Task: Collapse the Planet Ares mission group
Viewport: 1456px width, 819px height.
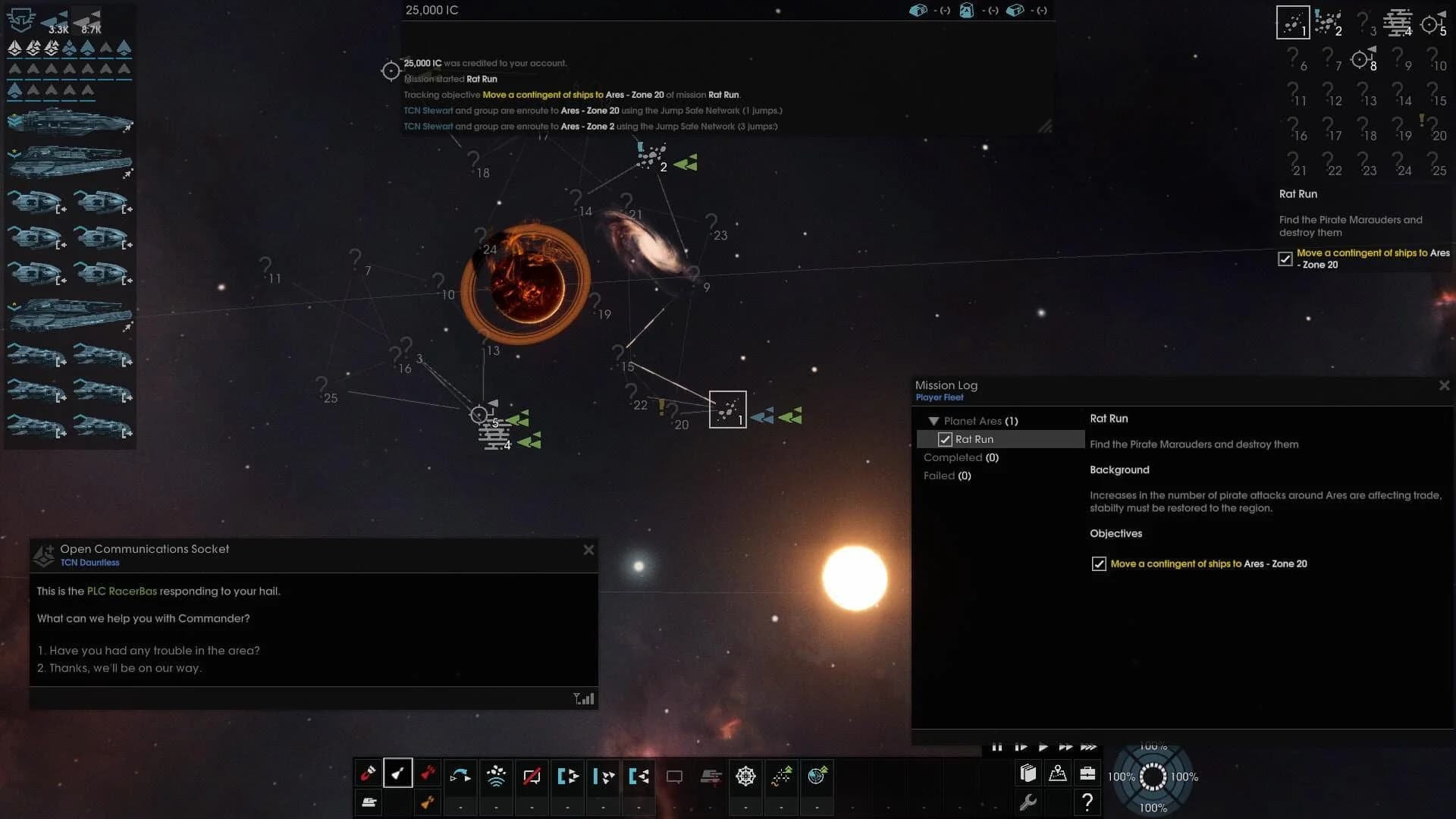Action: (933, 421)
